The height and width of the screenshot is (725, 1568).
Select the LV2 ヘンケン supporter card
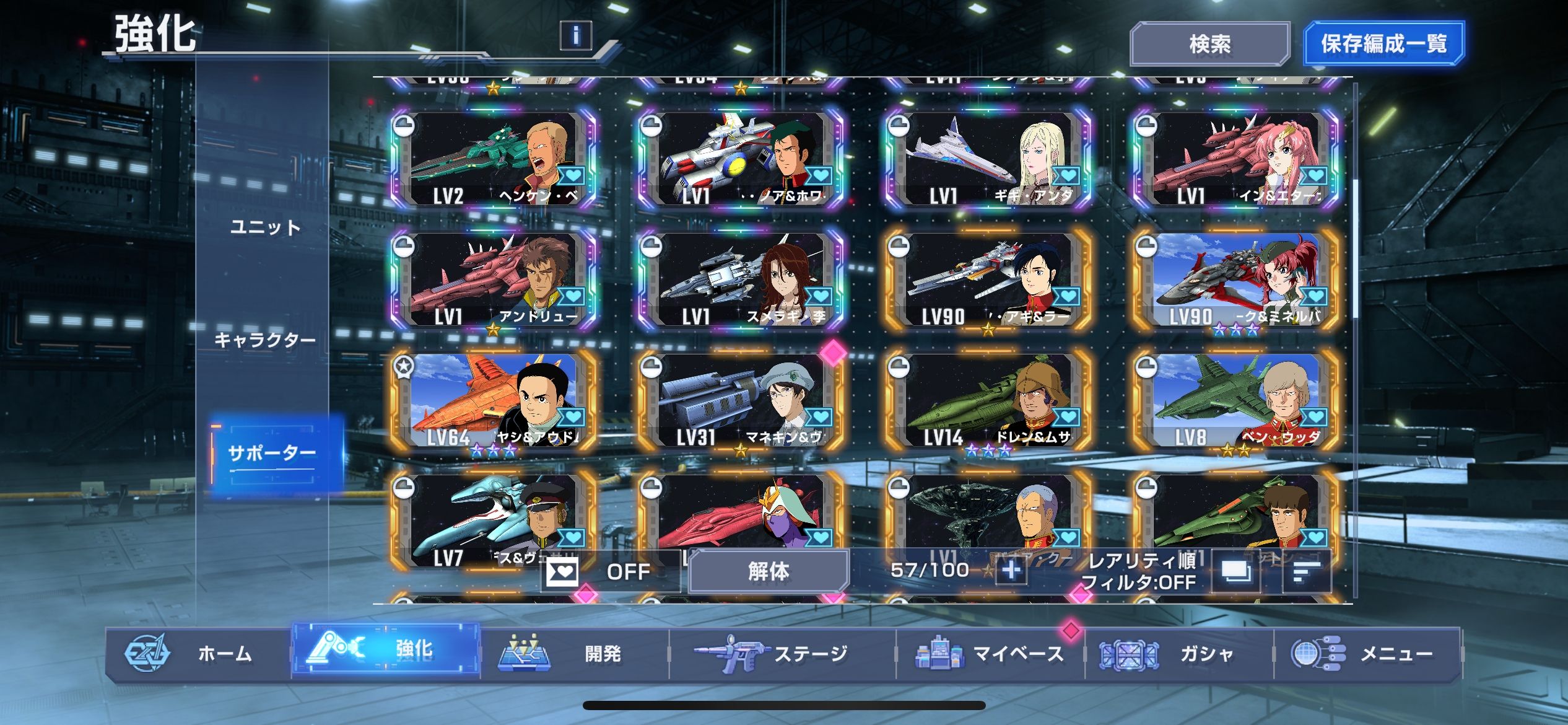[x=494, y=159]
